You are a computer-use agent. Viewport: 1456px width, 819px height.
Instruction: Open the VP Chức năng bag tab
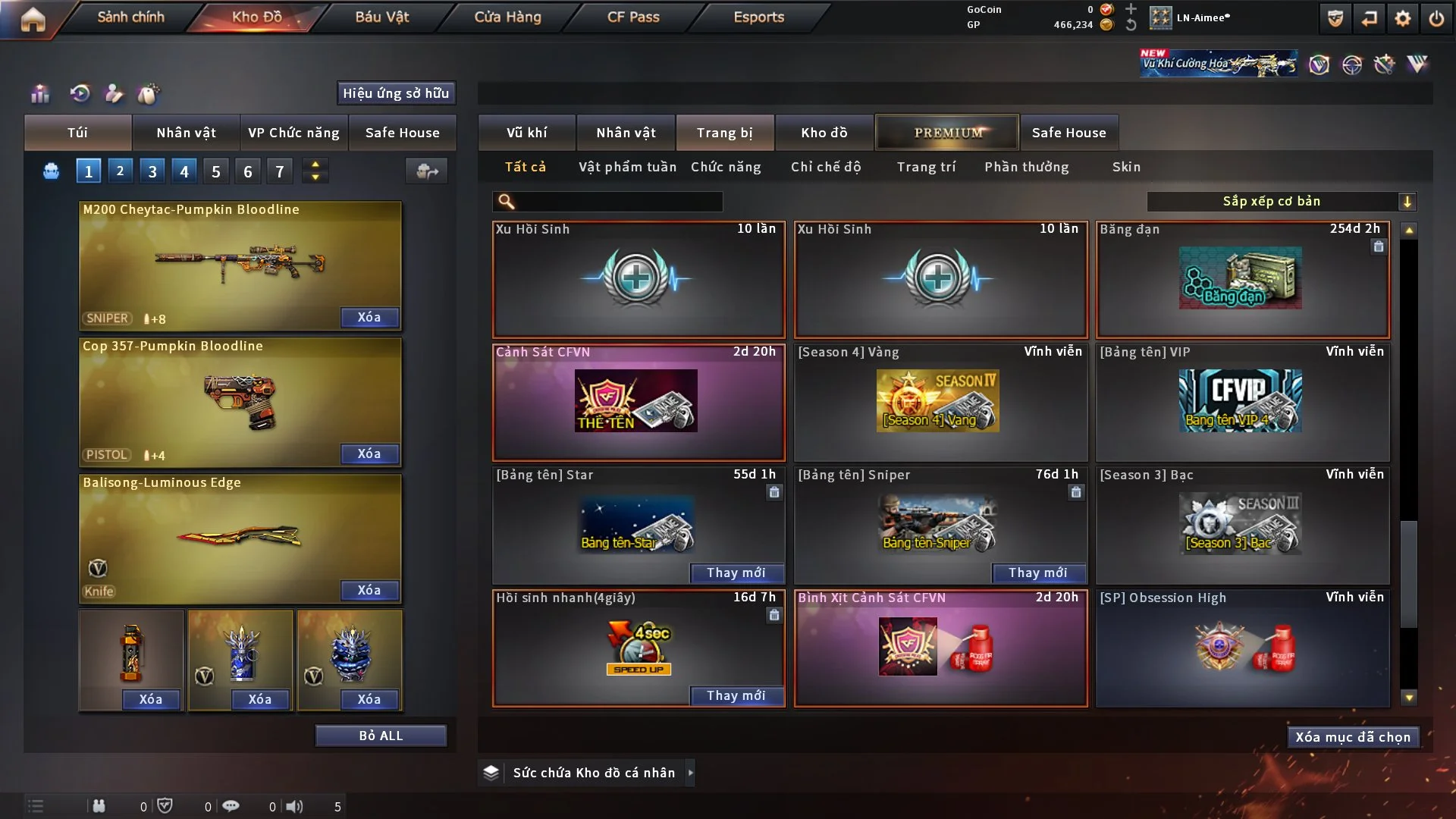[x=293, y=133]
